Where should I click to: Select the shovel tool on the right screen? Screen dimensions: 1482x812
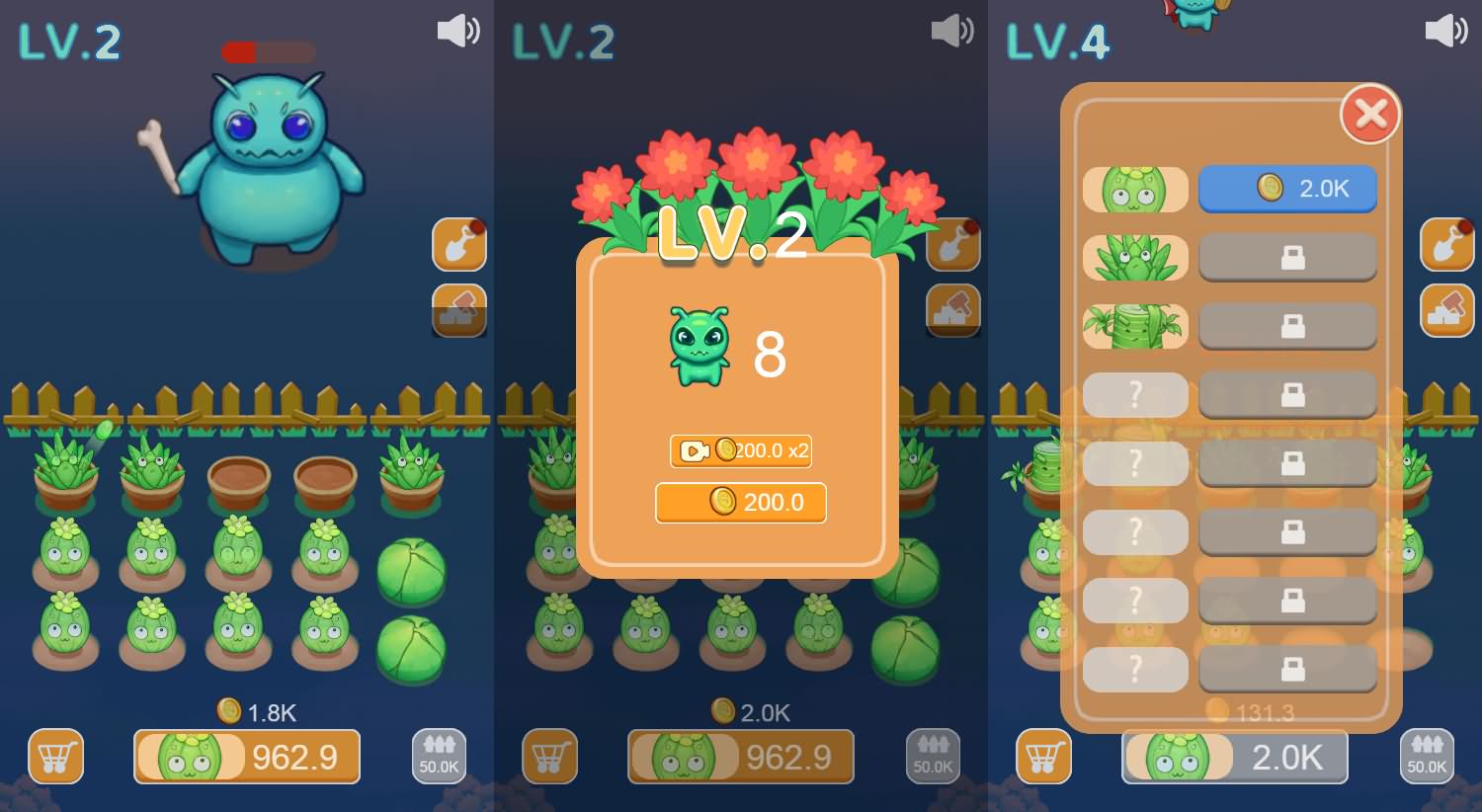(1446, 245)
